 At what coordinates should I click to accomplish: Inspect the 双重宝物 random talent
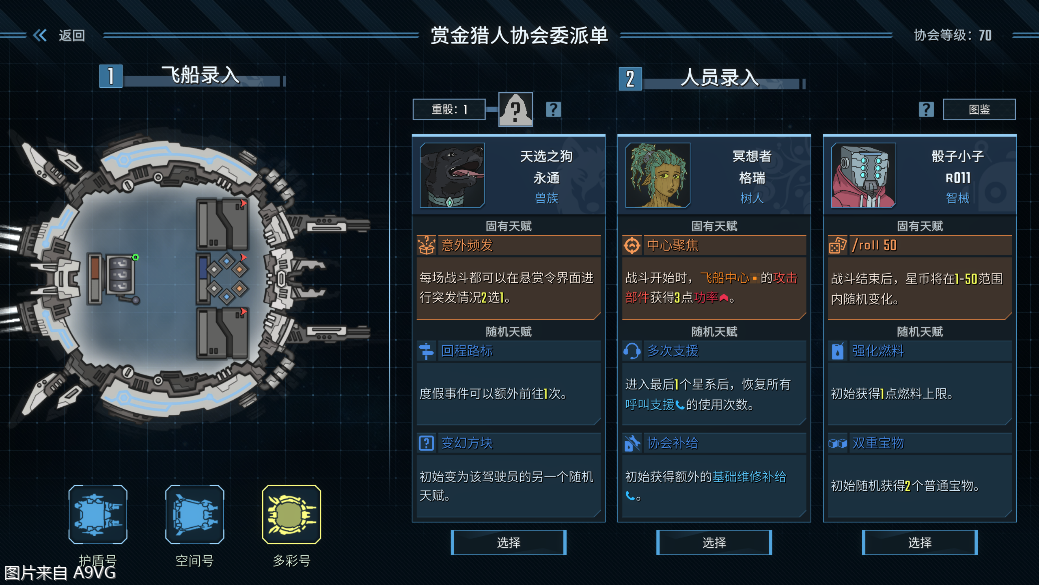(919, 443)
